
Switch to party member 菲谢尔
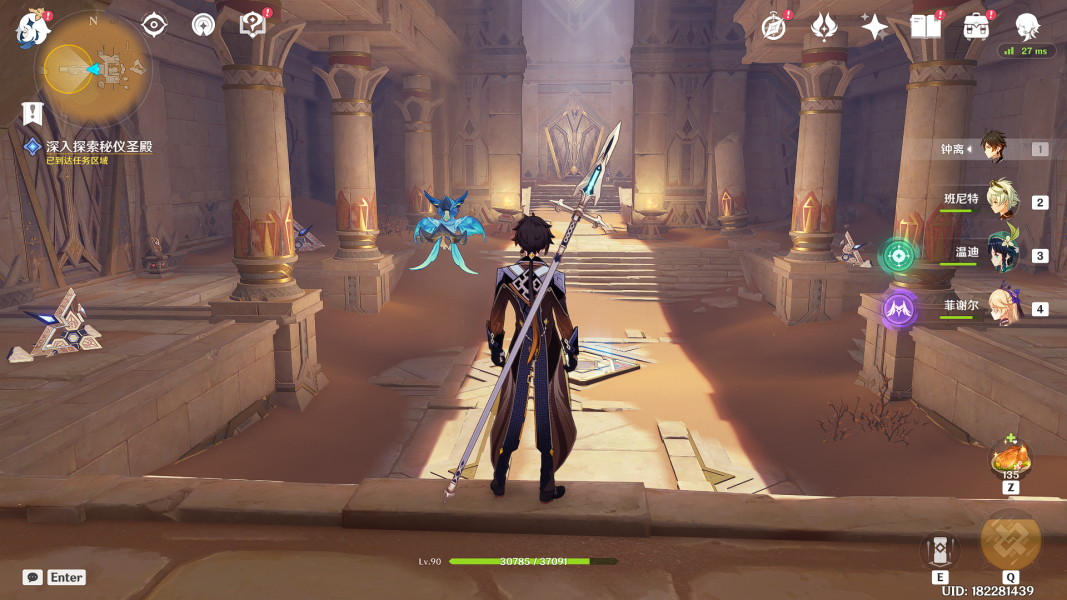(x=1001, y=308)
